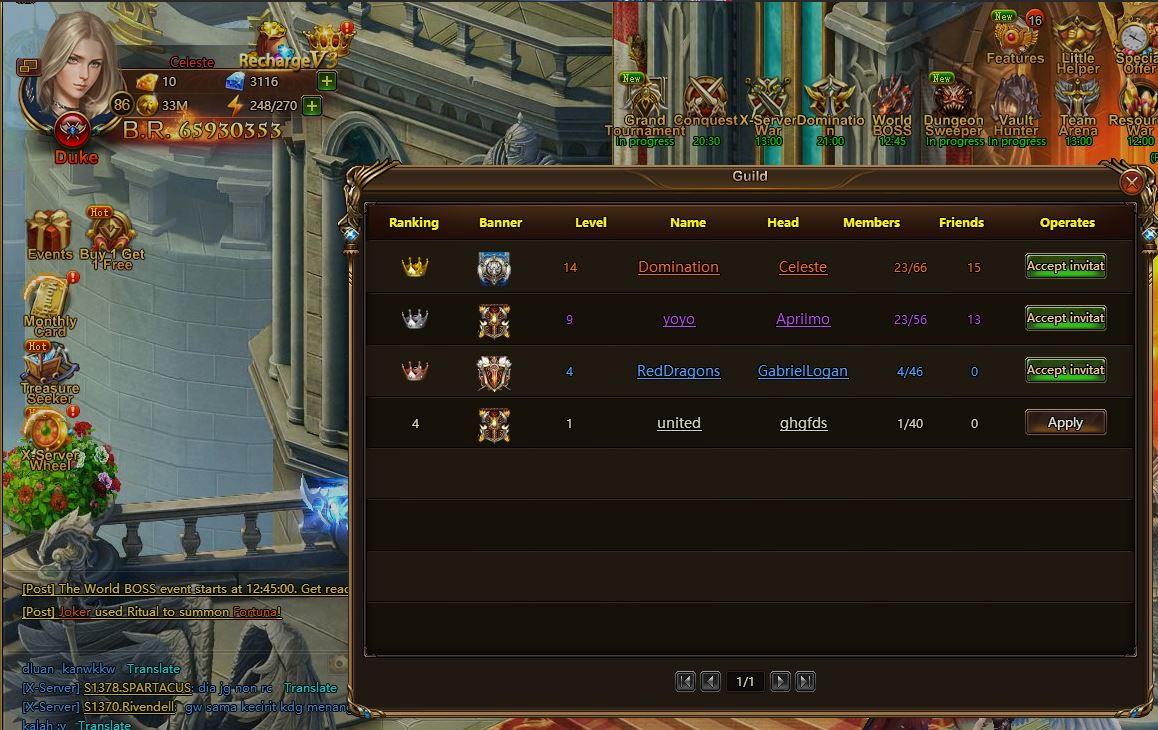View guild head Aprilmo's profile
Image resolution: width=1158 pixels, height=730 pixels.
click(802, 319)
